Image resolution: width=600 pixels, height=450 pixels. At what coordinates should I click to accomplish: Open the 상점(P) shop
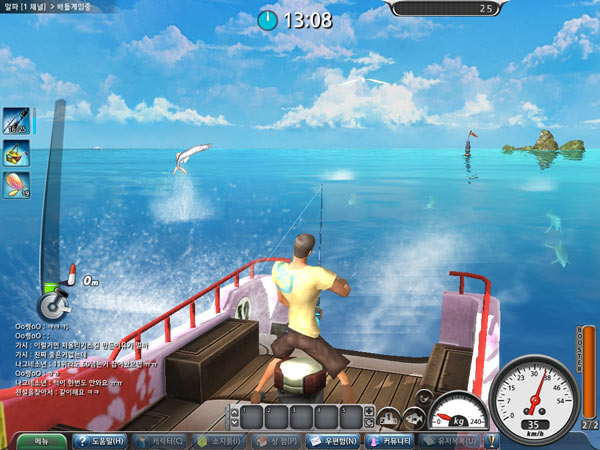pos(277,440)
